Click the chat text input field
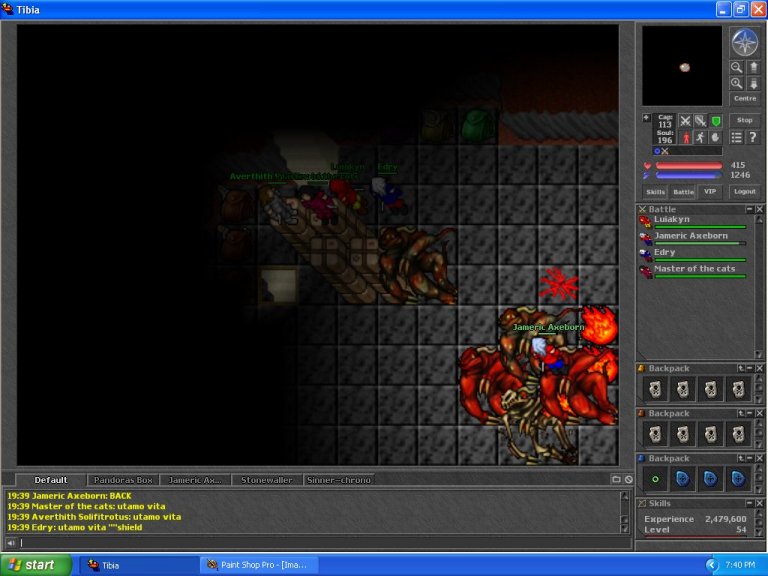Screen dimensions: 768x576 (310, 543)
